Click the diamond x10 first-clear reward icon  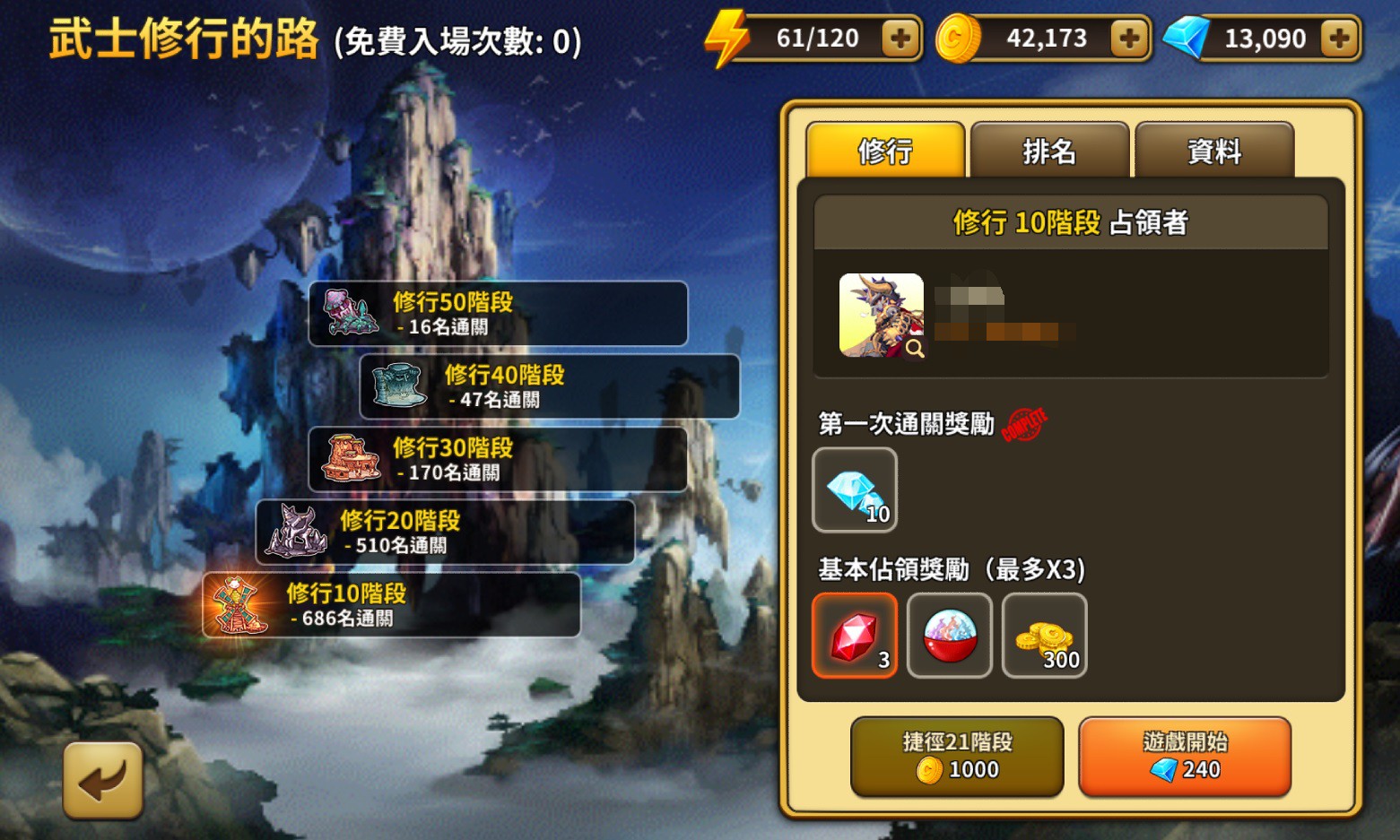(x=853, y=489)
